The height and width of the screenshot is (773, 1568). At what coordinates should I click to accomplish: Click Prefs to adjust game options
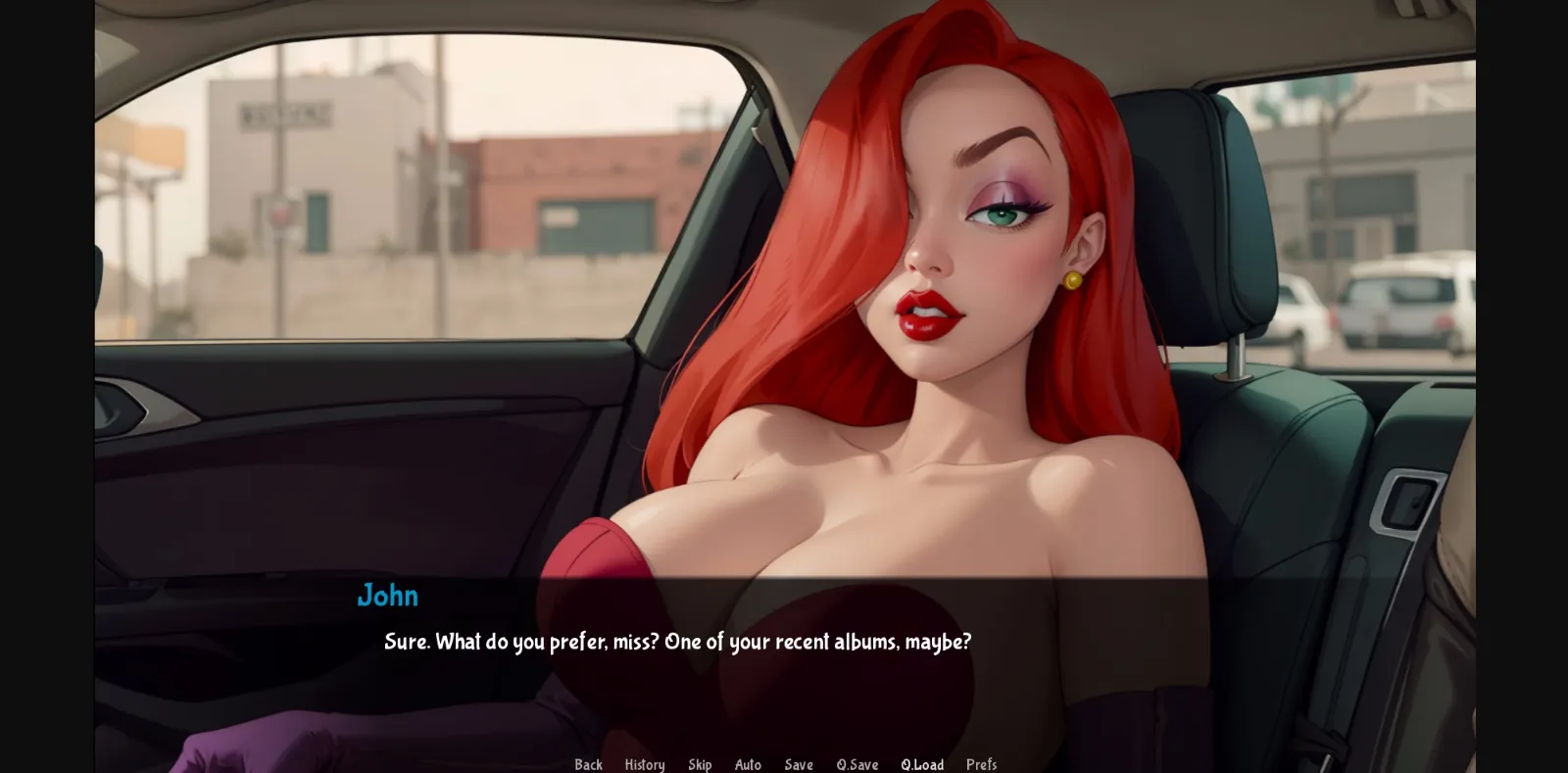pyautogui.click(x=981, y=764)
